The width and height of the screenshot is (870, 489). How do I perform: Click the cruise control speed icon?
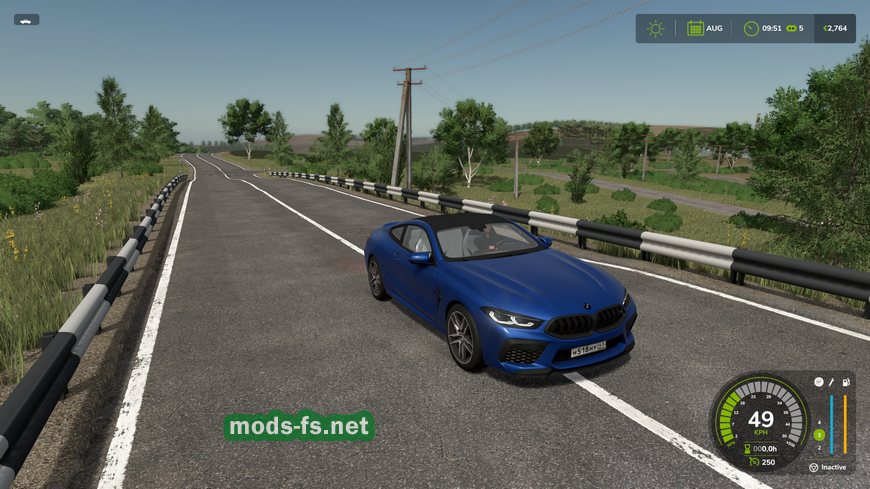click(x=753, y=462)
